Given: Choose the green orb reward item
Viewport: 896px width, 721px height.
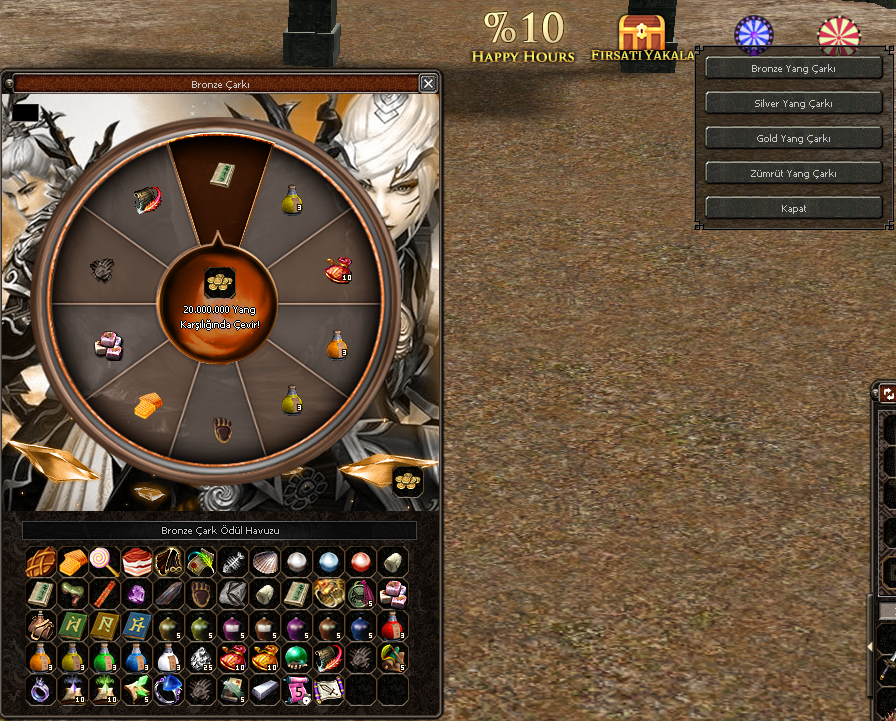Looking at the screenshot, I should [x=297, y=657].
